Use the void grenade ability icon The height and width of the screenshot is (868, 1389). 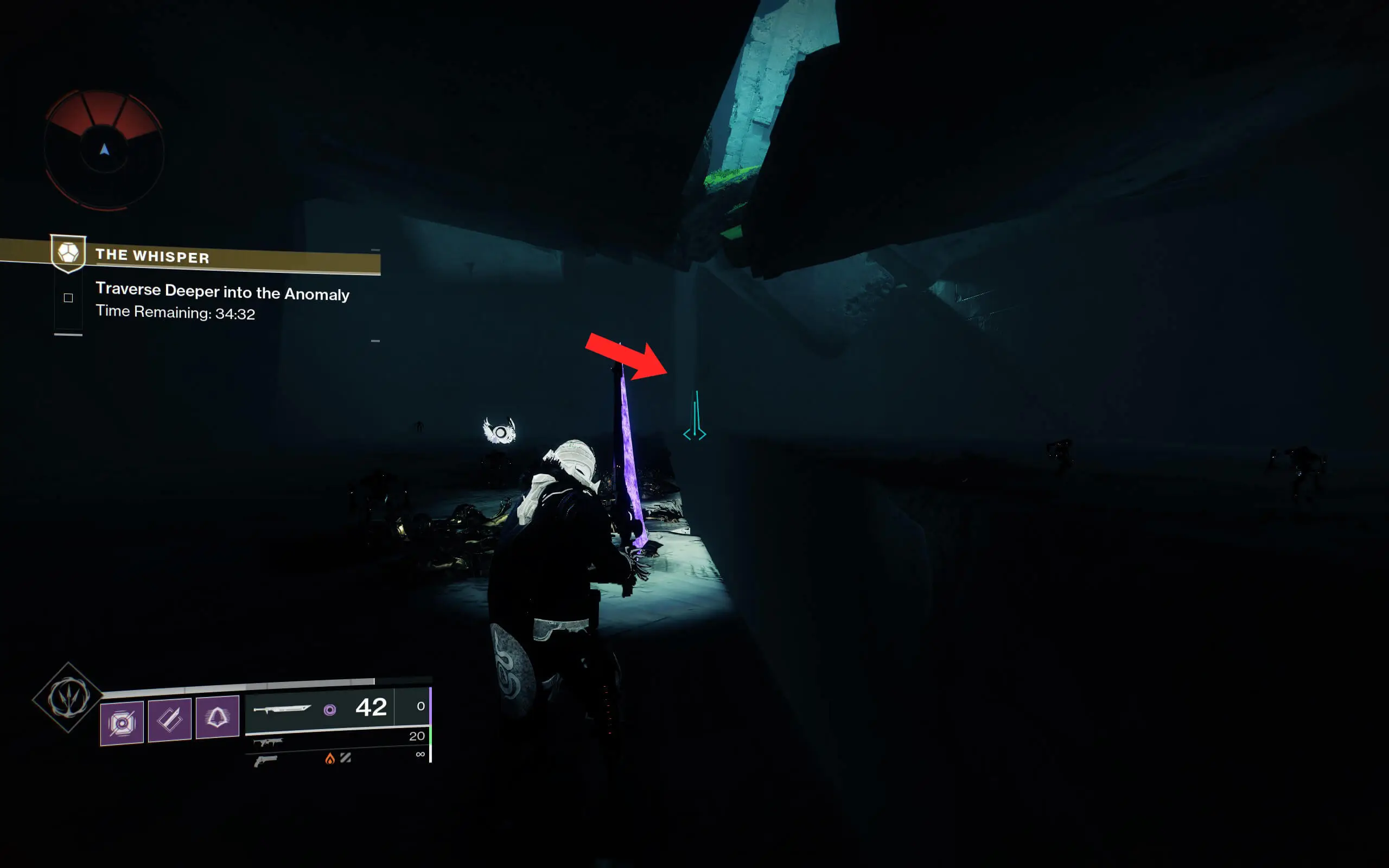pyautogui.click(x=122, y=723)
